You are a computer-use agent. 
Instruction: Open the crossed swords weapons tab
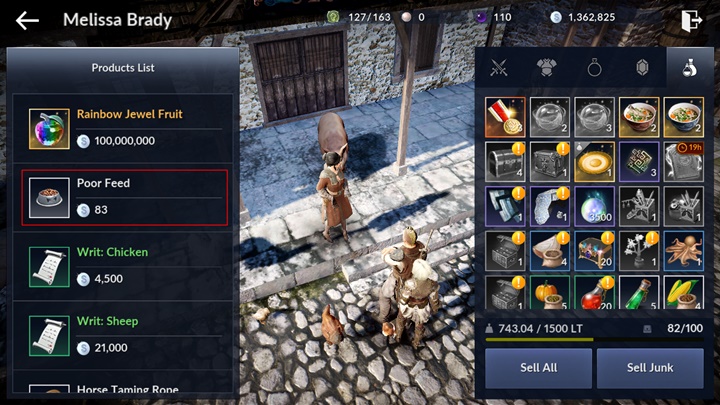coord(499,68)
